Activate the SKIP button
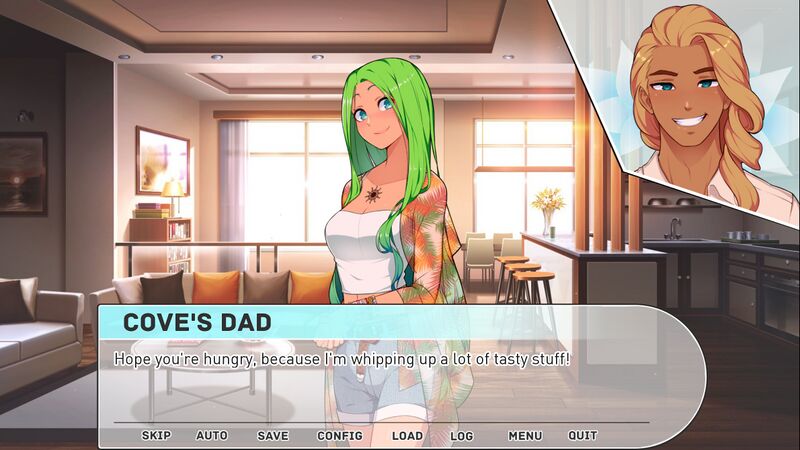 [156, 436]
